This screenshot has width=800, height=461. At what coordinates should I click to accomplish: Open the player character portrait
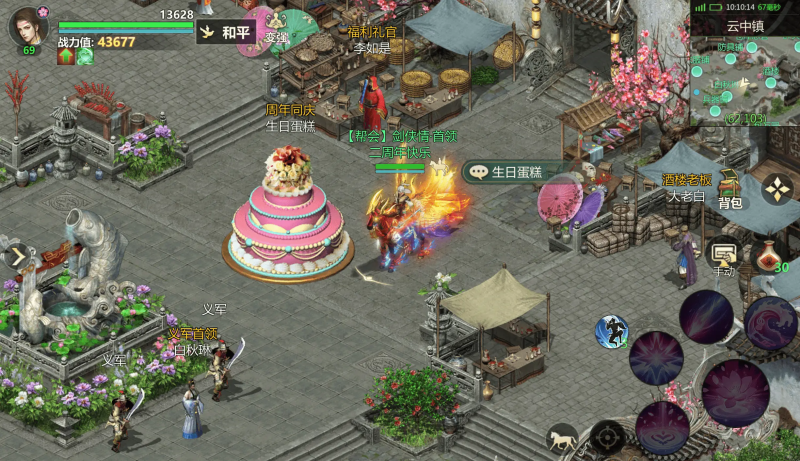(28, 26)
